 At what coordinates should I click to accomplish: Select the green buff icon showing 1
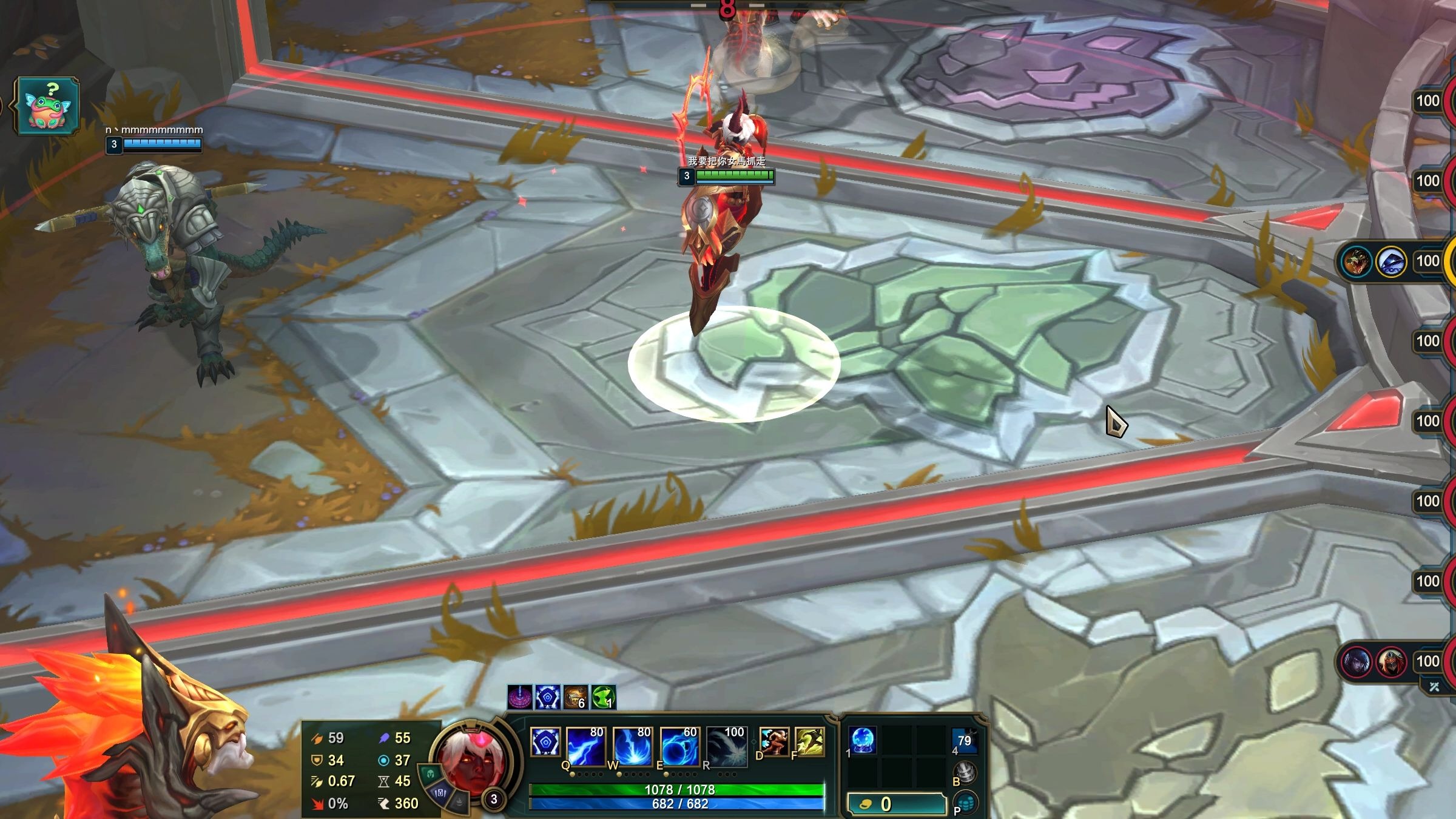click(x=603, y=698)
